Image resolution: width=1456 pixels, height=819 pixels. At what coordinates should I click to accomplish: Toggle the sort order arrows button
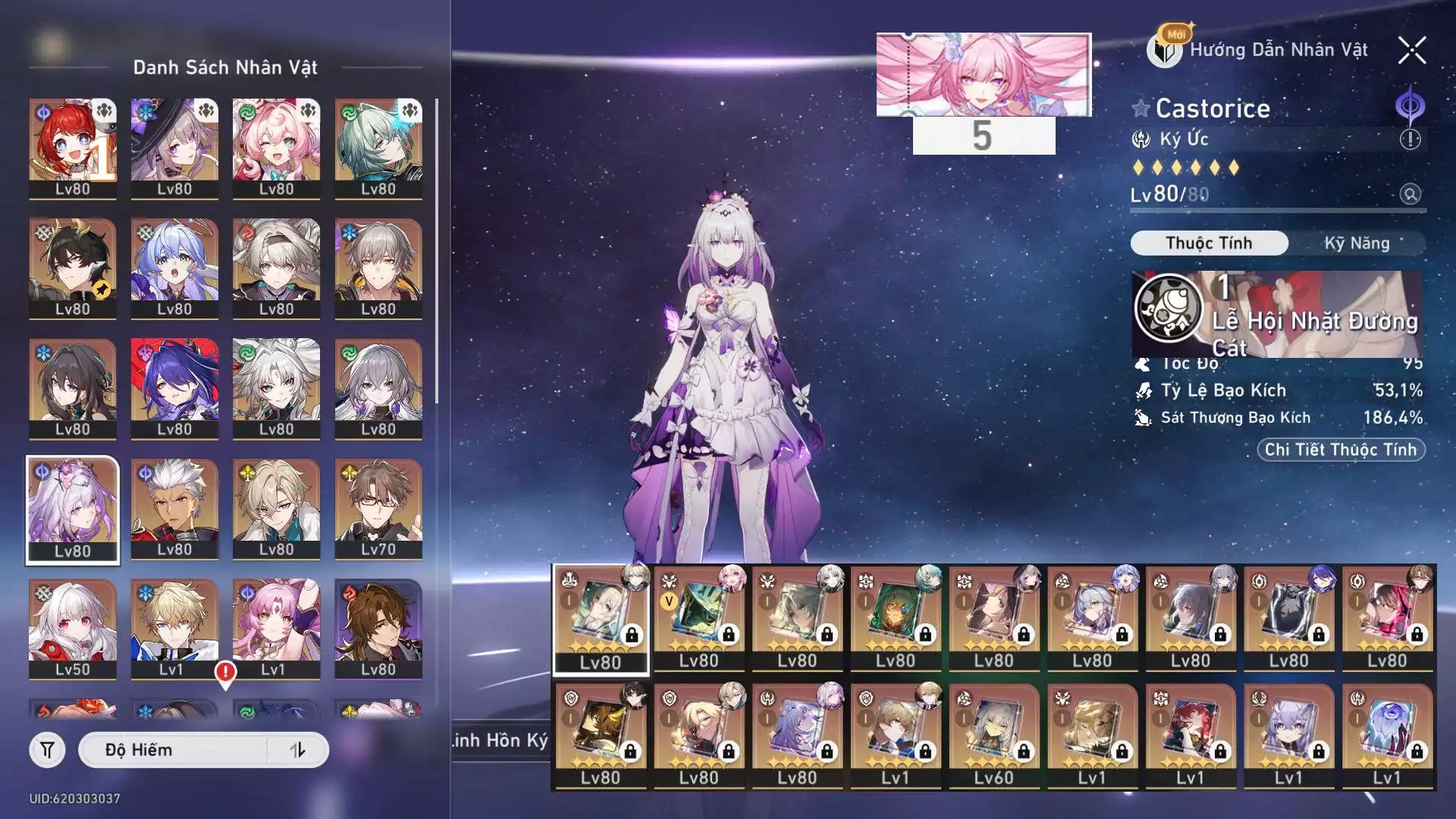[x=297, y=750]
